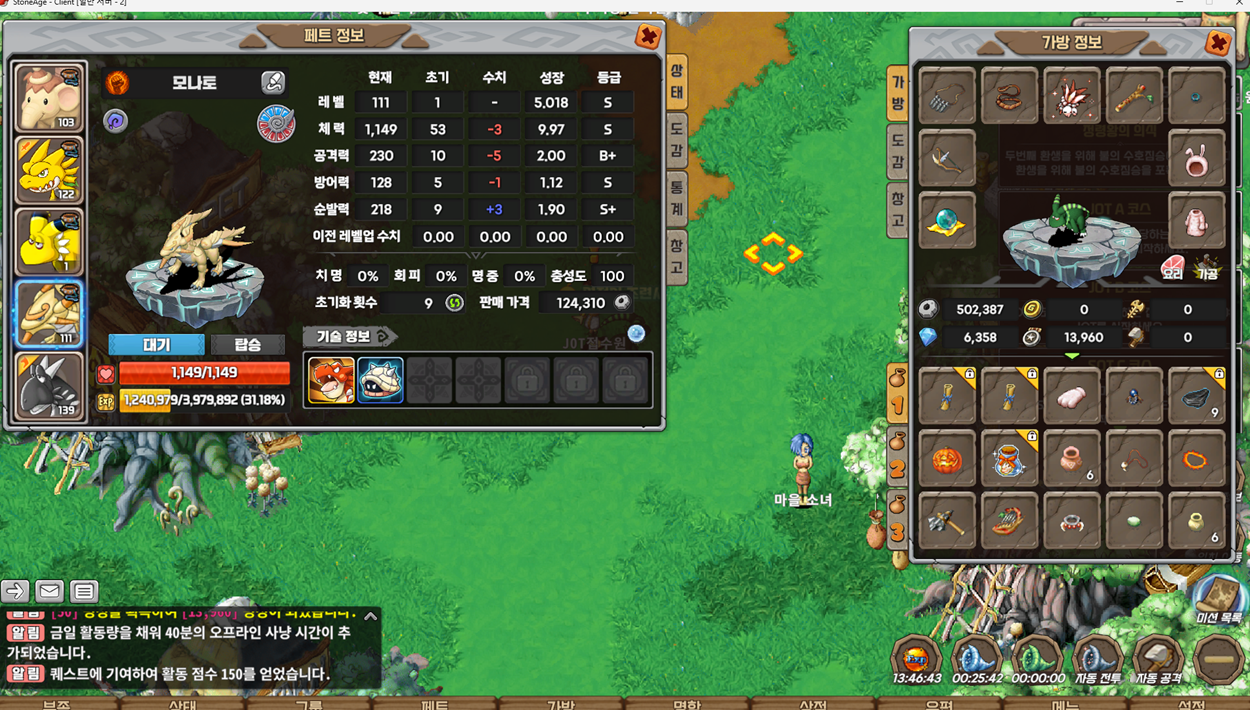Viewport: 1250px width, 710px height.
Task: Toggle 자동 전투 auto battle
Action: (x=1096, y=661)
